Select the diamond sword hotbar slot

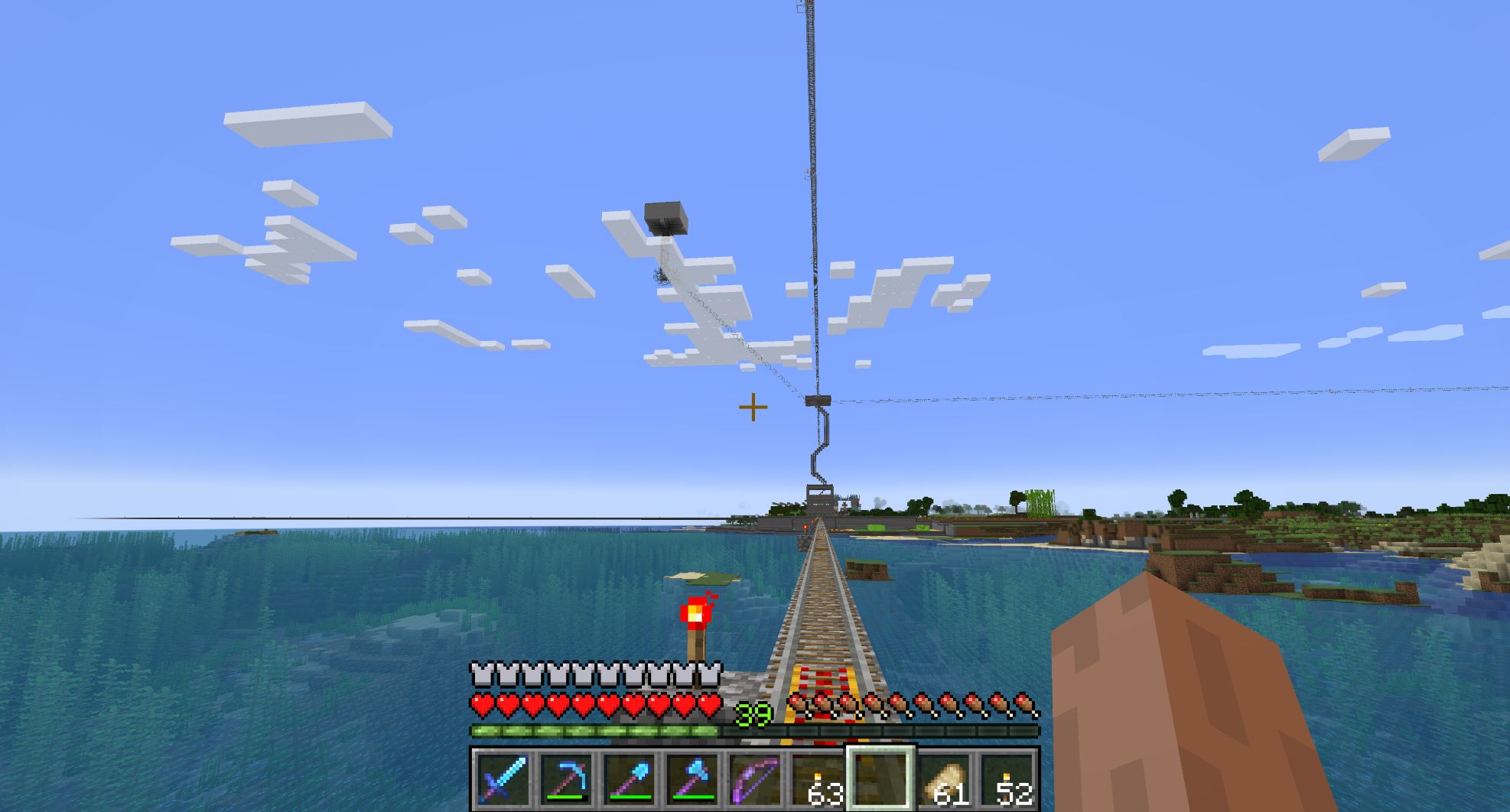[503, 780]
